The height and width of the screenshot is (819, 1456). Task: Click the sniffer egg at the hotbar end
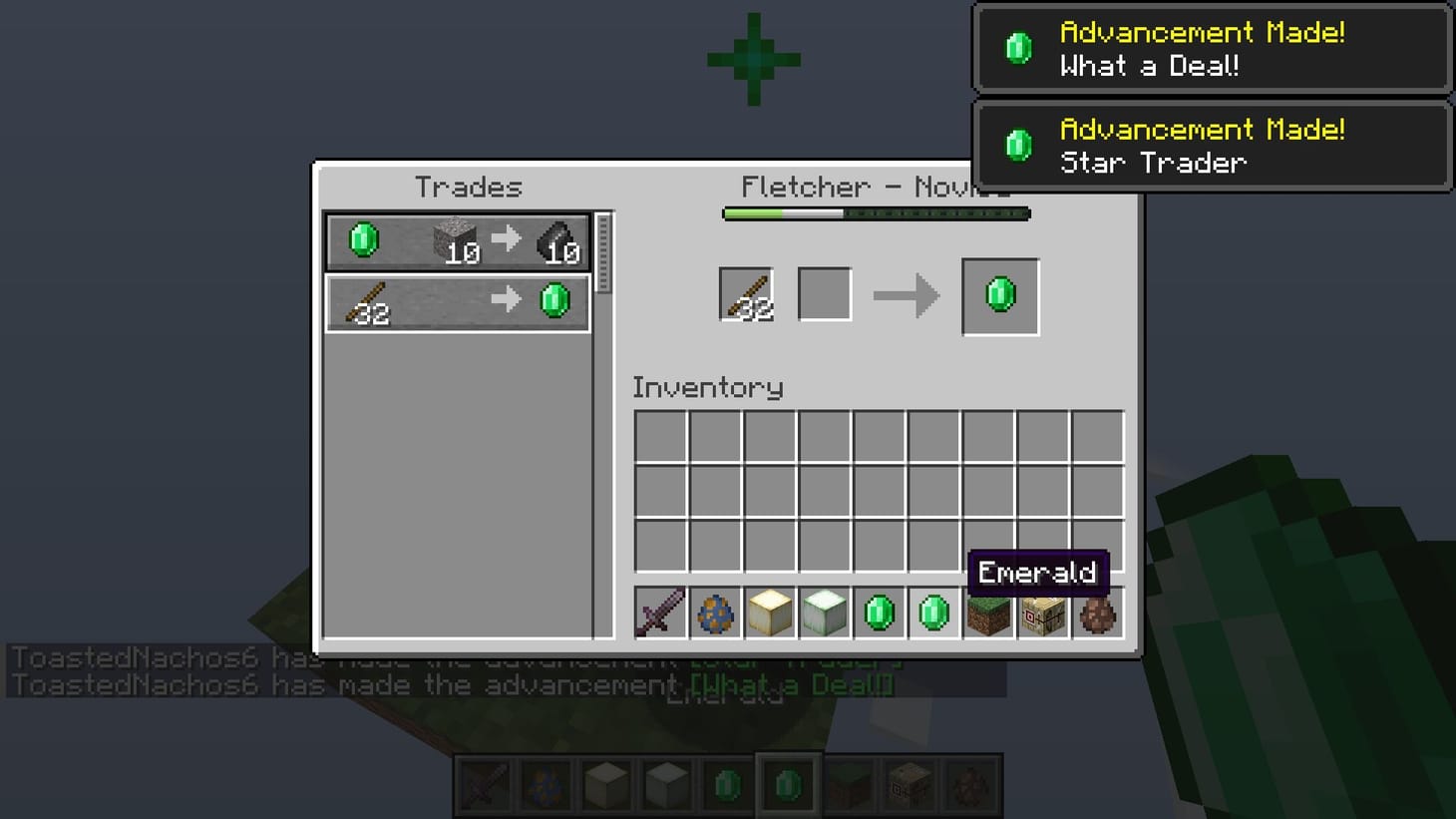1097,614
